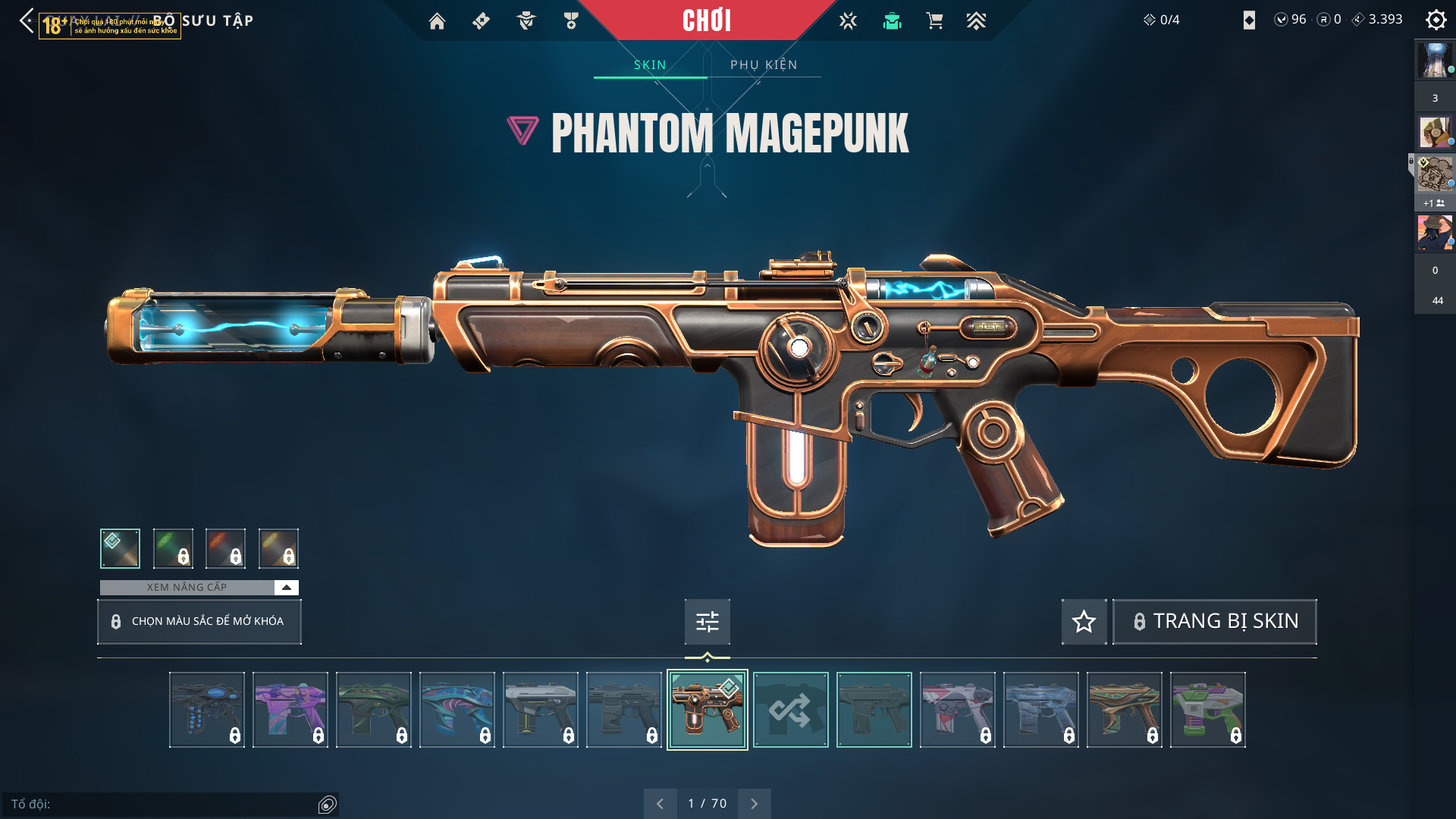This screenshot has width=1456, height=819.
Task: Choose the locked red color variant
Action: click(x=225, y=548)
